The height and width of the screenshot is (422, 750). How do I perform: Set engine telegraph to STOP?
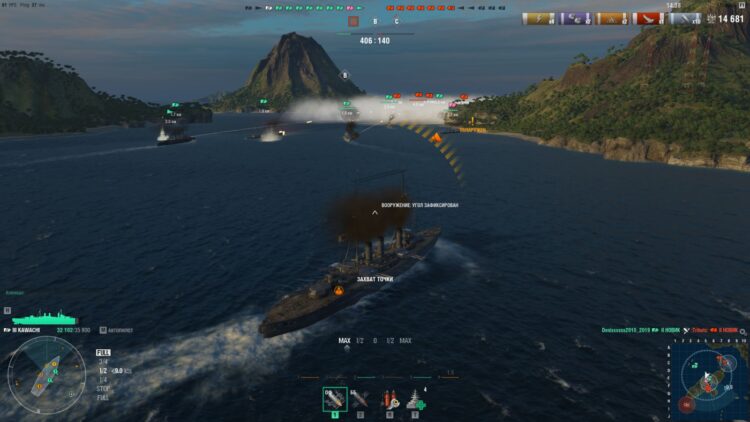click(x=102, y=387)
